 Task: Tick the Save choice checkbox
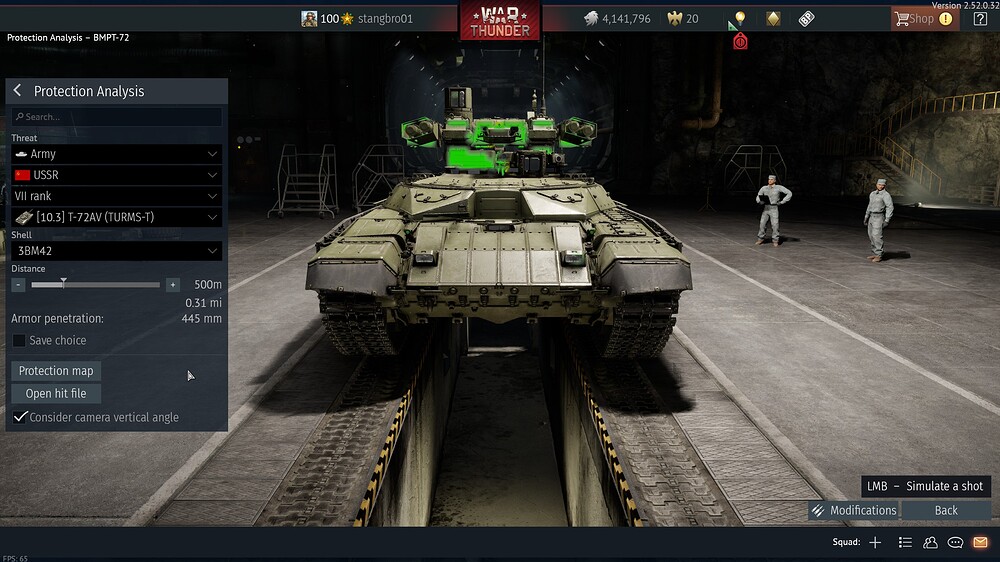[x=19, y=340]
